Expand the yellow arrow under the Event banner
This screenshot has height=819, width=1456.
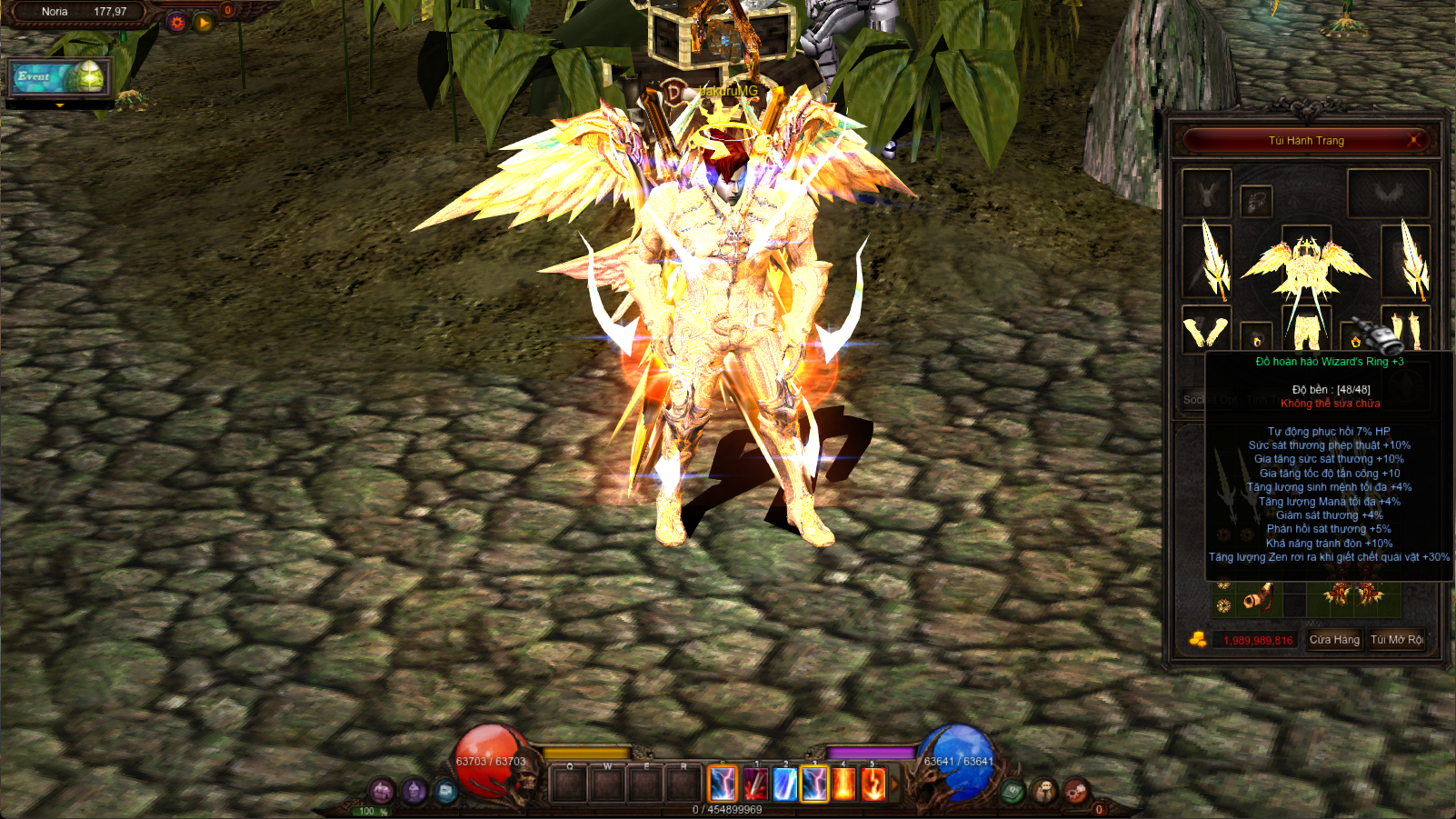60,105
